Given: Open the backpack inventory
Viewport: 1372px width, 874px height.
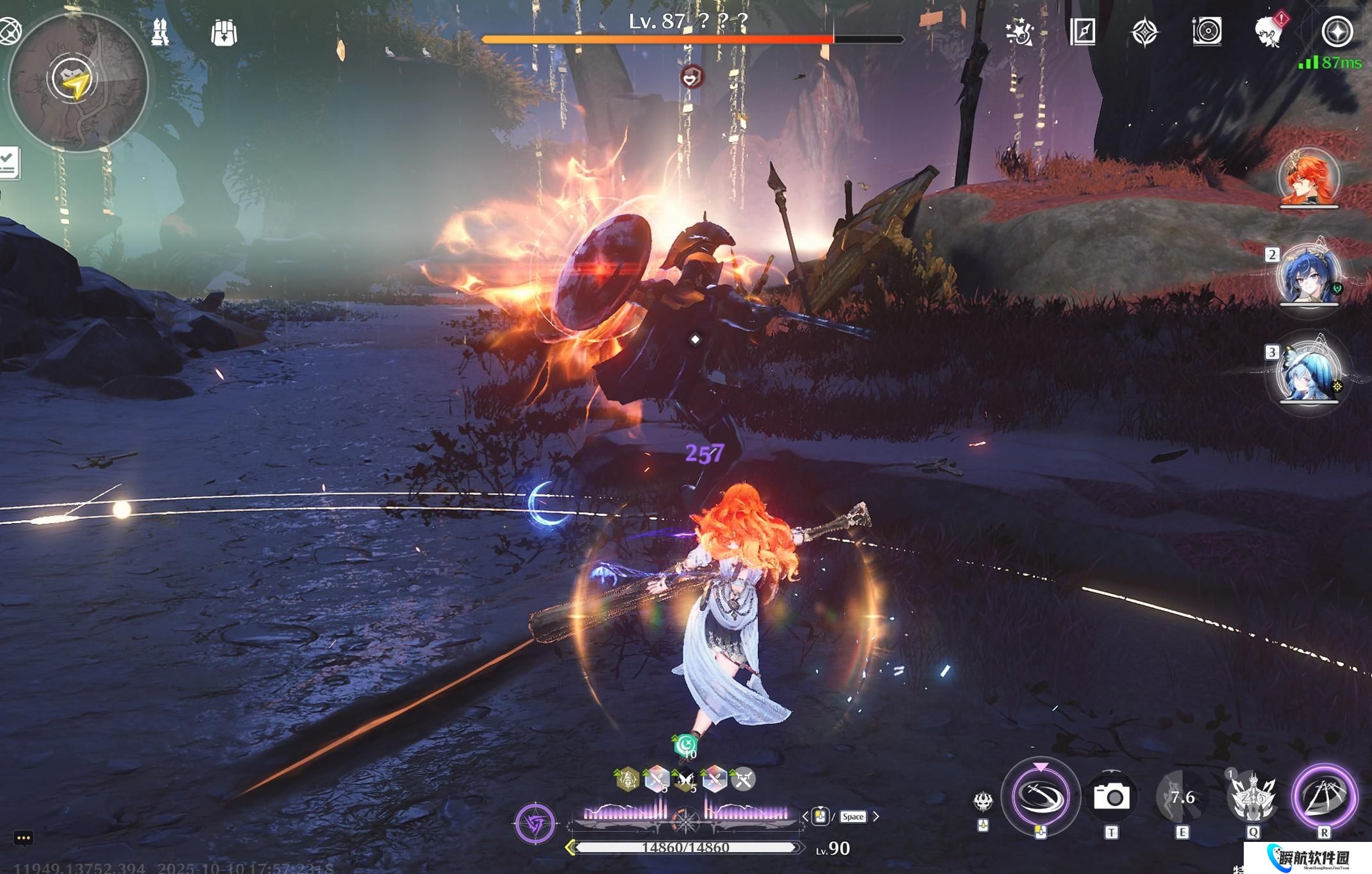Looking at the screenshot, I should (x=224, y=32).
